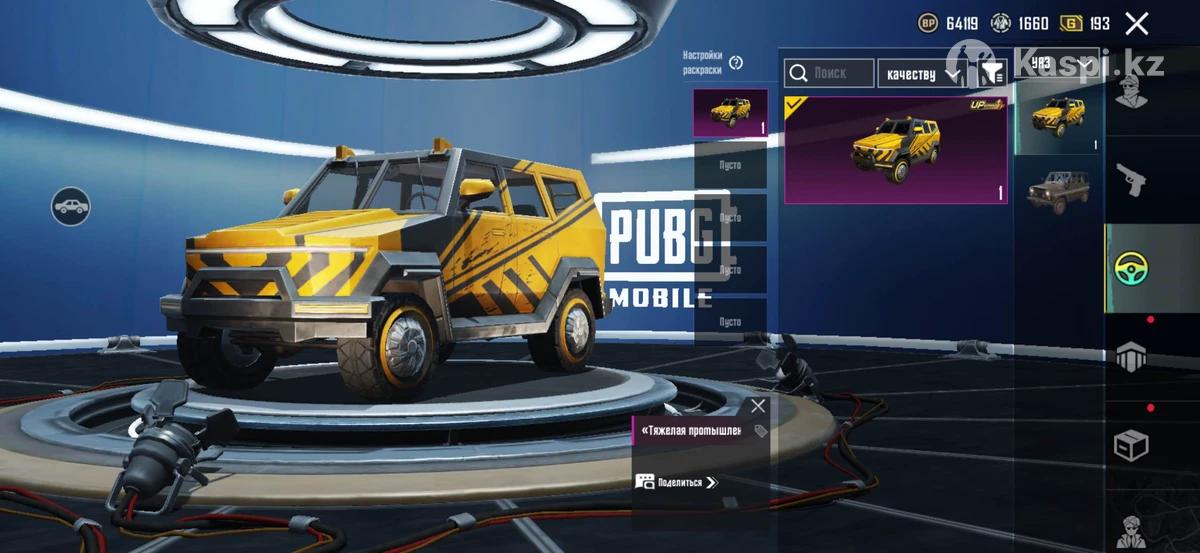Select the equipped yellow skin paint slot
This screenshot has width=1200, height=553.
(x=730, y=113)
